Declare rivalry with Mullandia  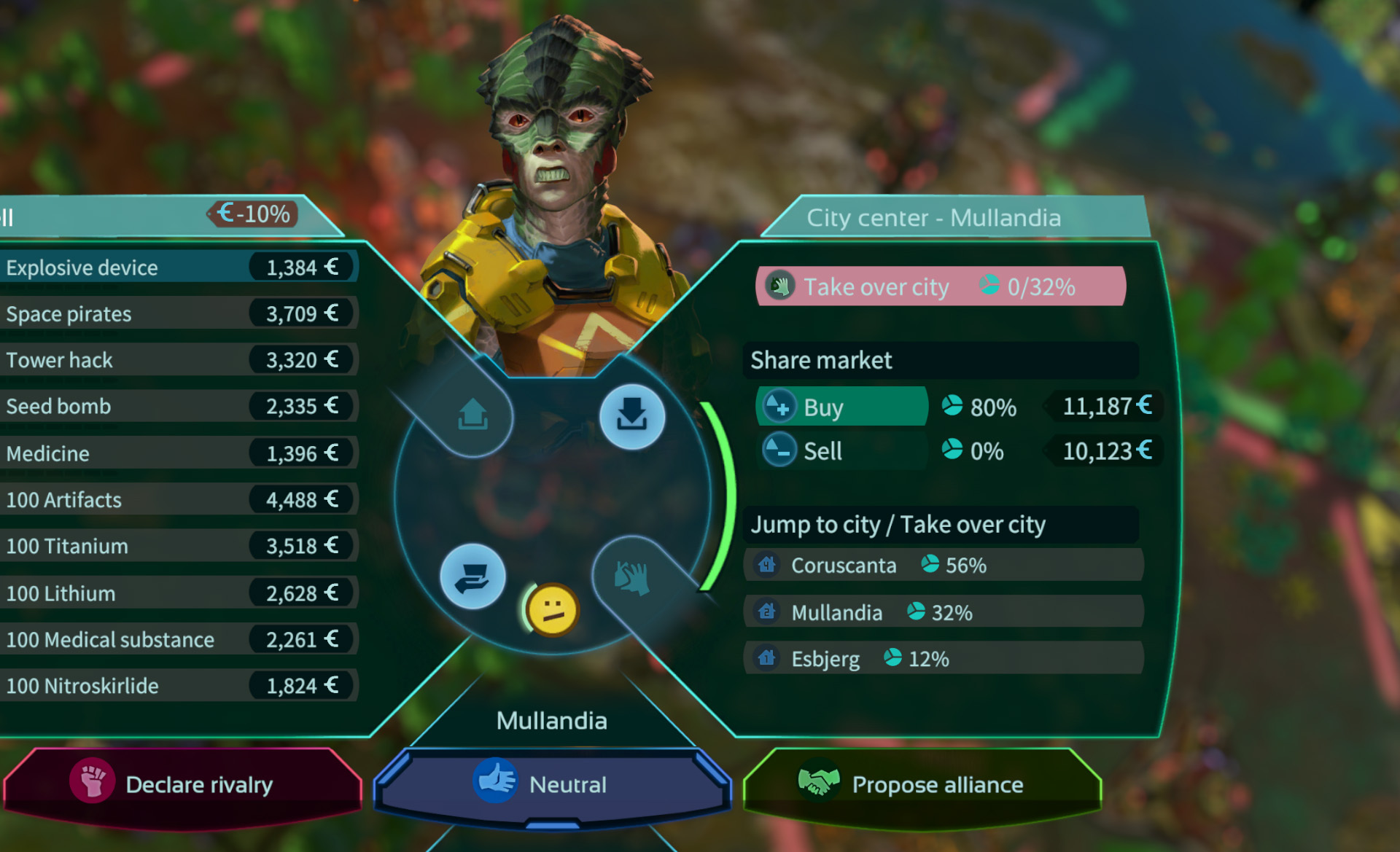[182, 784]
